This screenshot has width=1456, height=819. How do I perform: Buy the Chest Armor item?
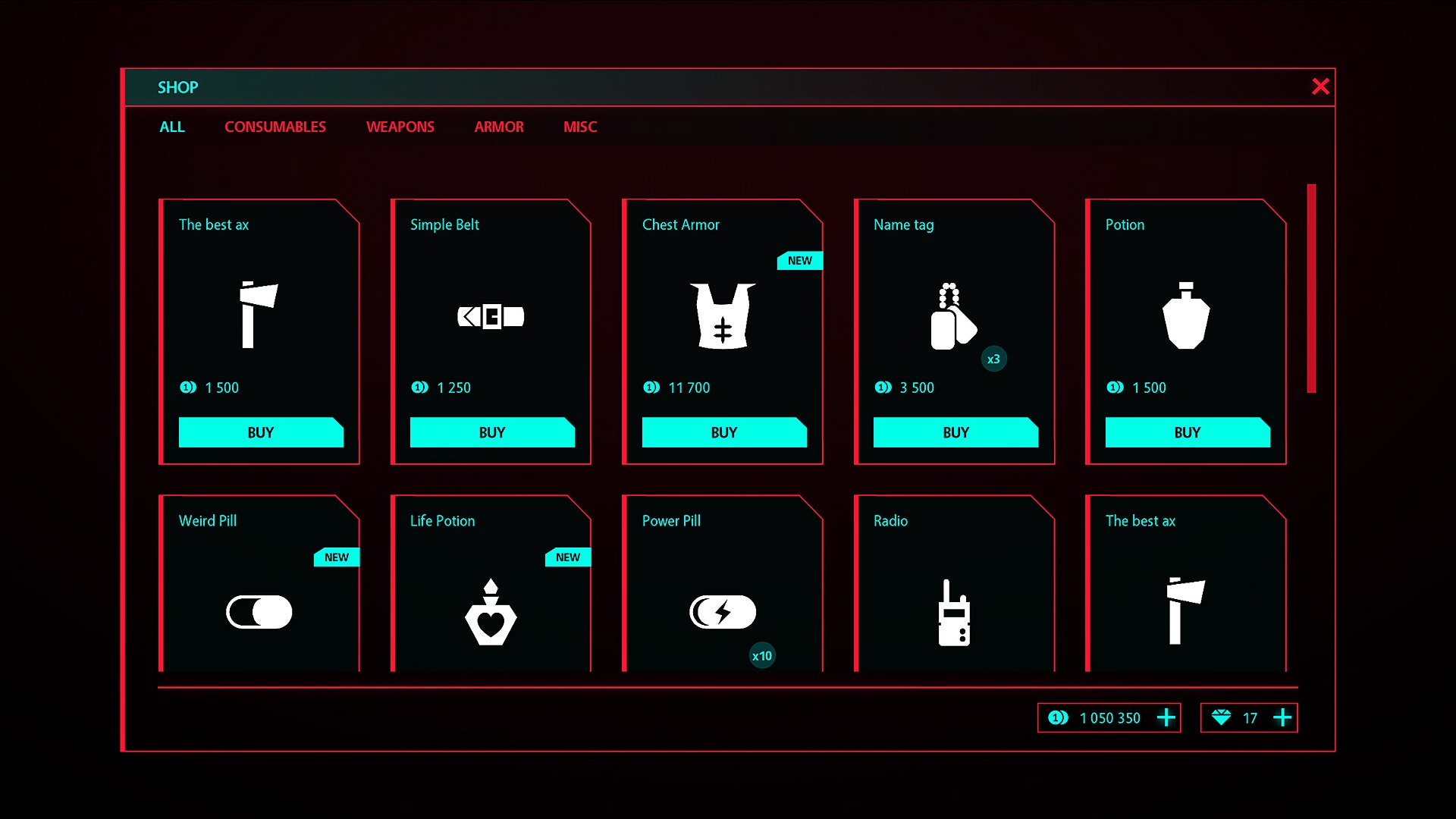pos(723,432)
